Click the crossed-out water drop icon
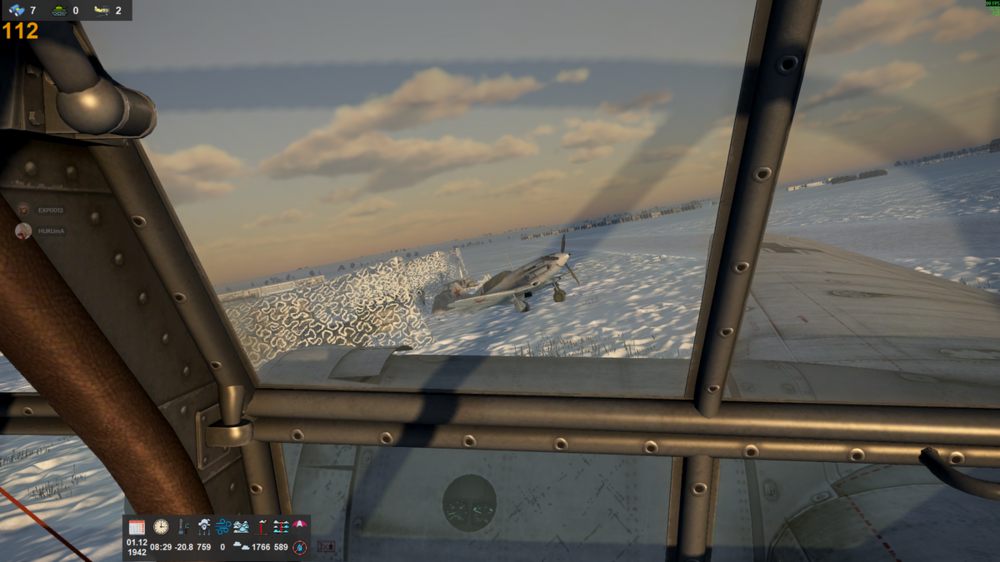Viewport: 1000px width, 562px height. [299, 547]
